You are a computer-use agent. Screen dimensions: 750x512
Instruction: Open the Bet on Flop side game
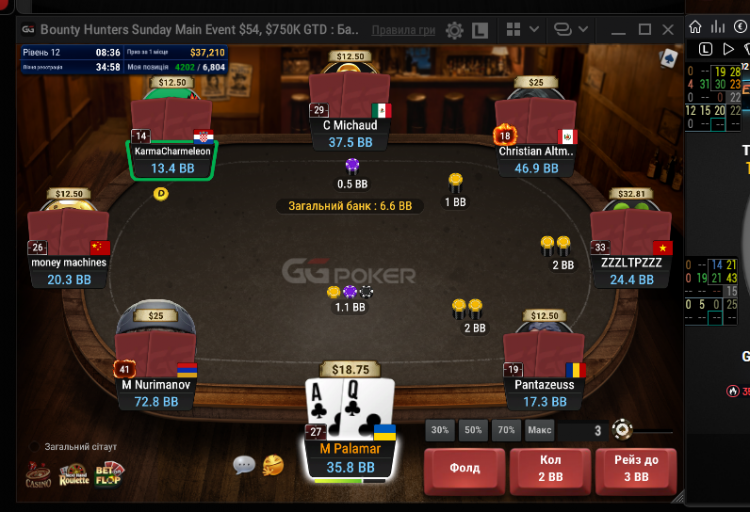109,474
